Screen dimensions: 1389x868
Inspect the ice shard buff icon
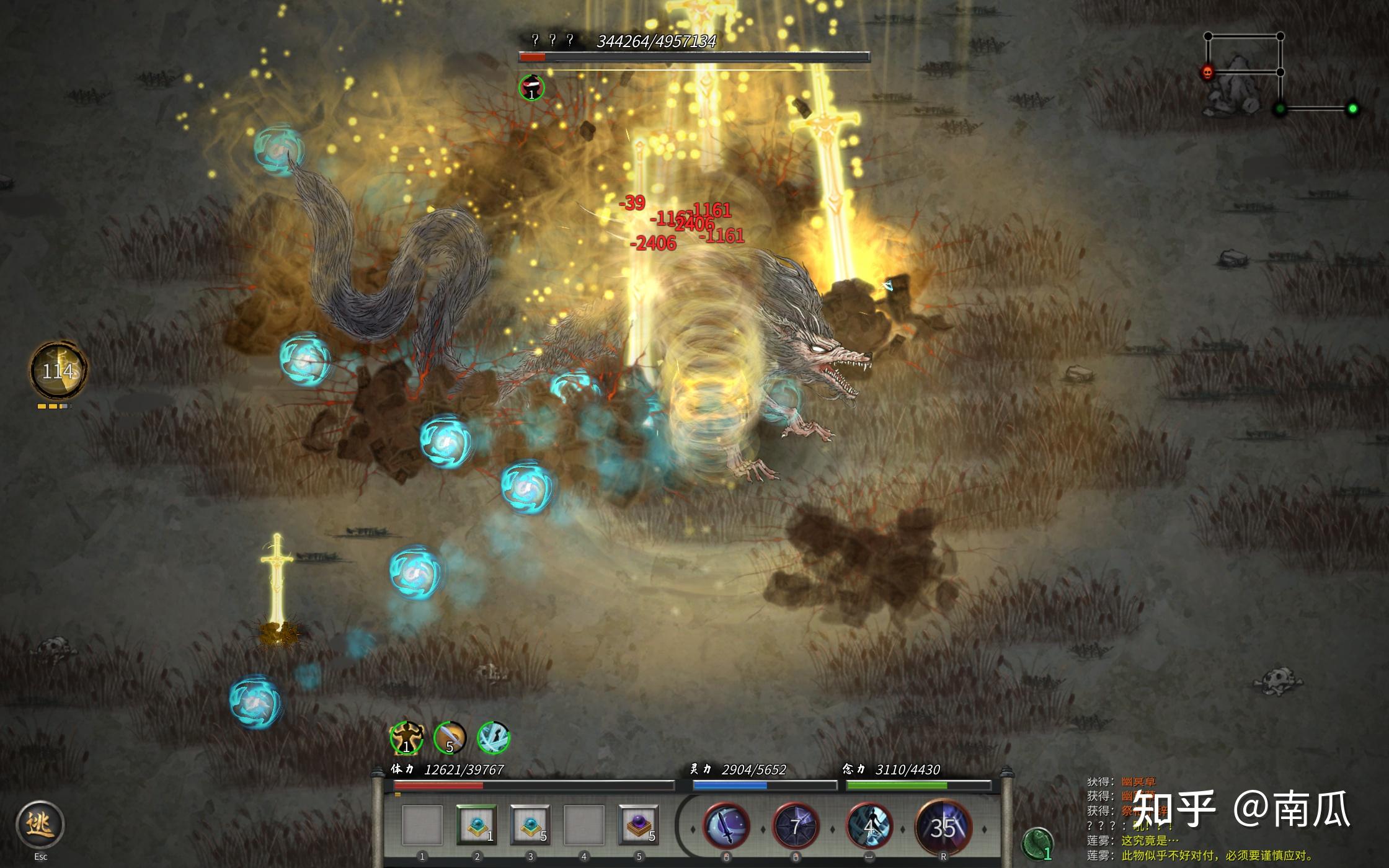click(494, 738)
